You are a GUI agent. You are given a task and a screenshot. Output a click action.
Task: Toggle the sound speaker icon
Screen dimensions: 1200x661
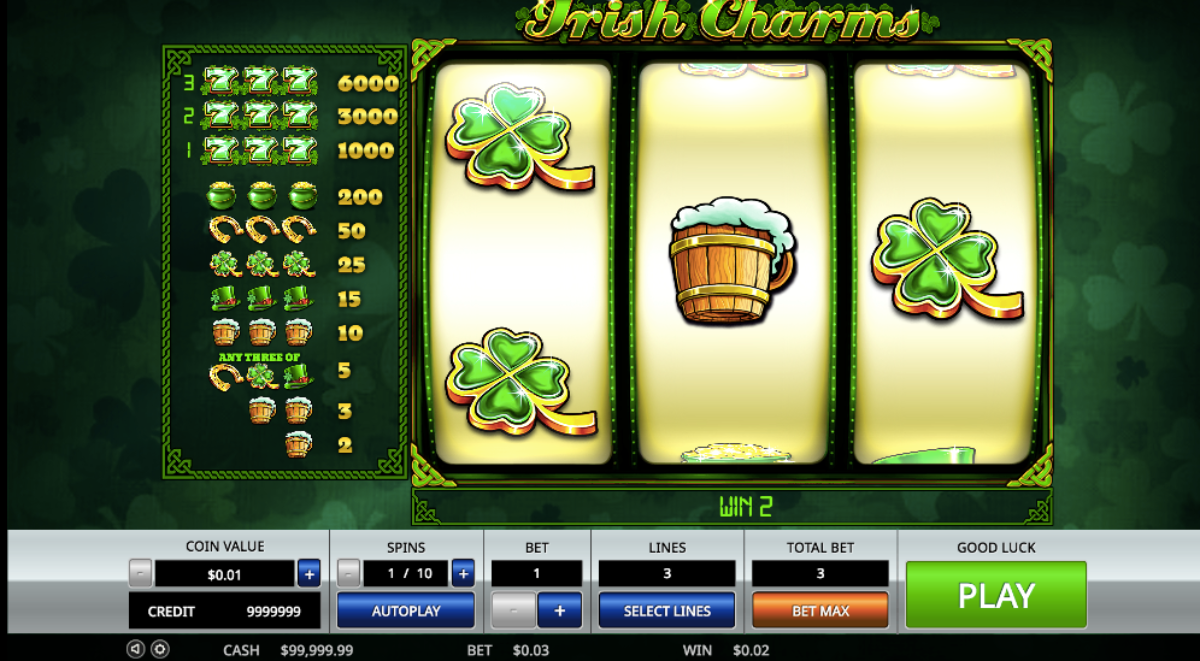pos(136,650)
